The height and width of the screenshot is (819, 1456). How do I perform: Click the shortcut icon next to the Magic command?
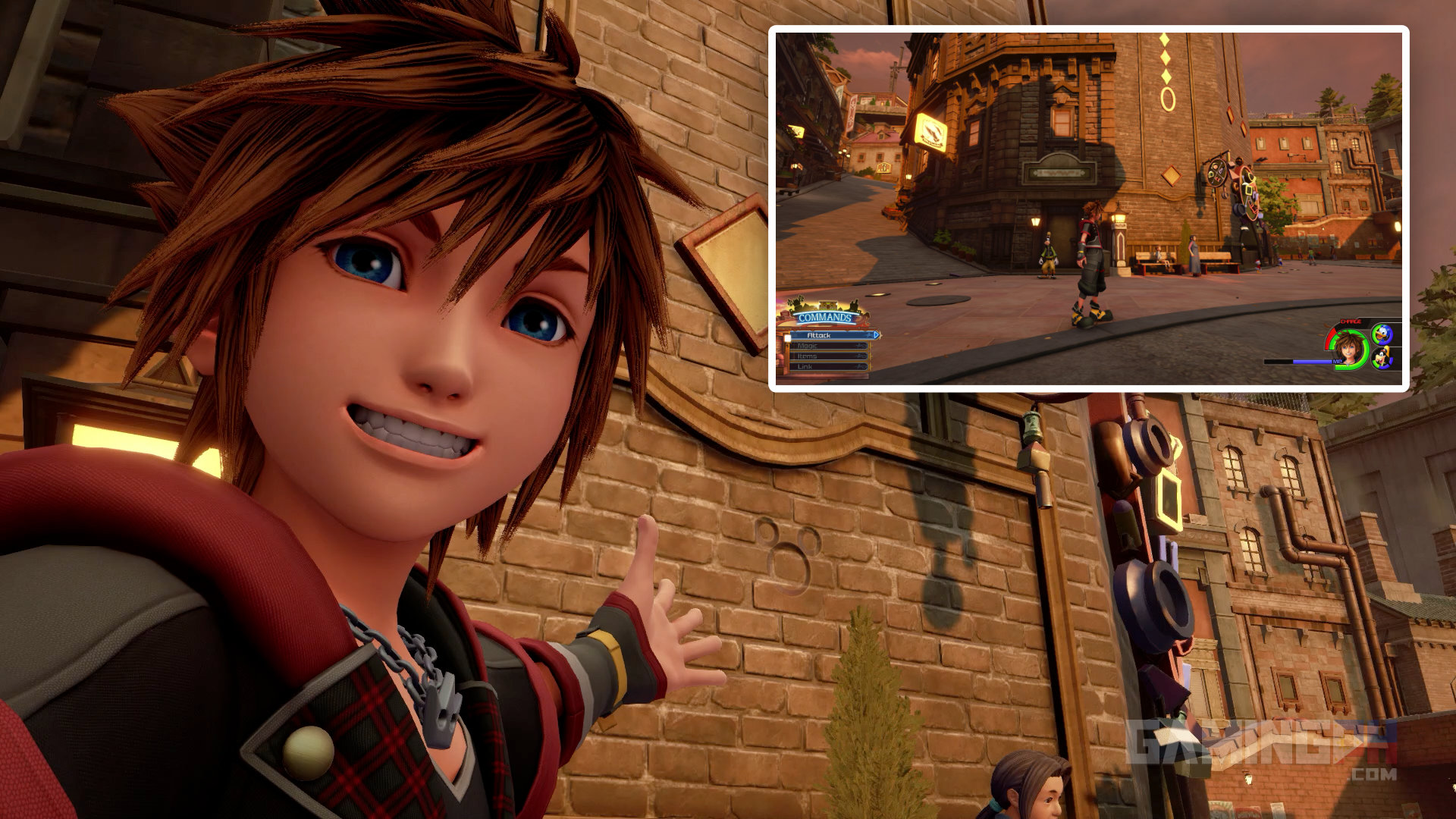coord(861,346)
